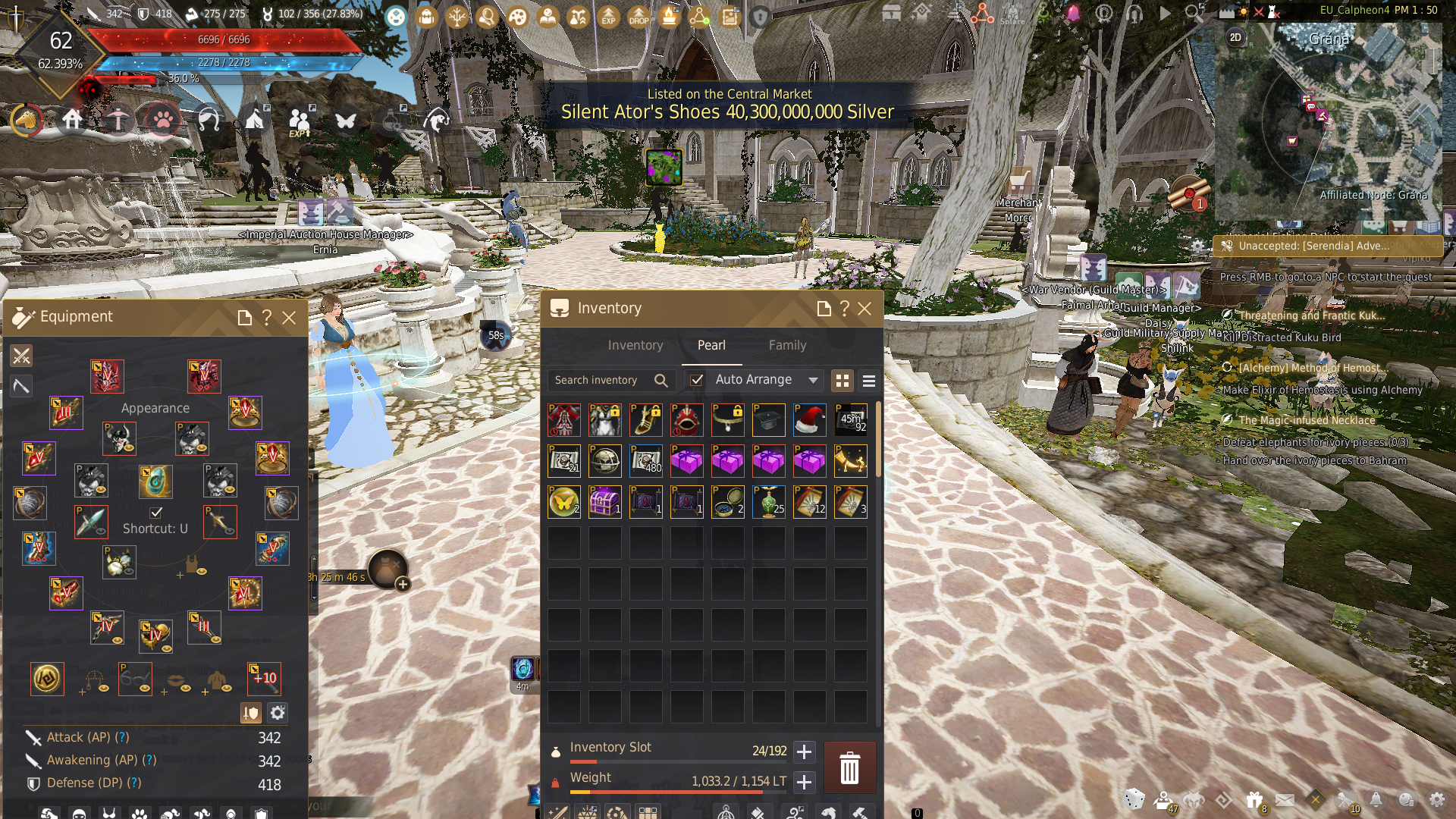1456x819 pixels.
Task: Open the Auto Arrange dropdown arrow
Action: (x=813, y=380)
